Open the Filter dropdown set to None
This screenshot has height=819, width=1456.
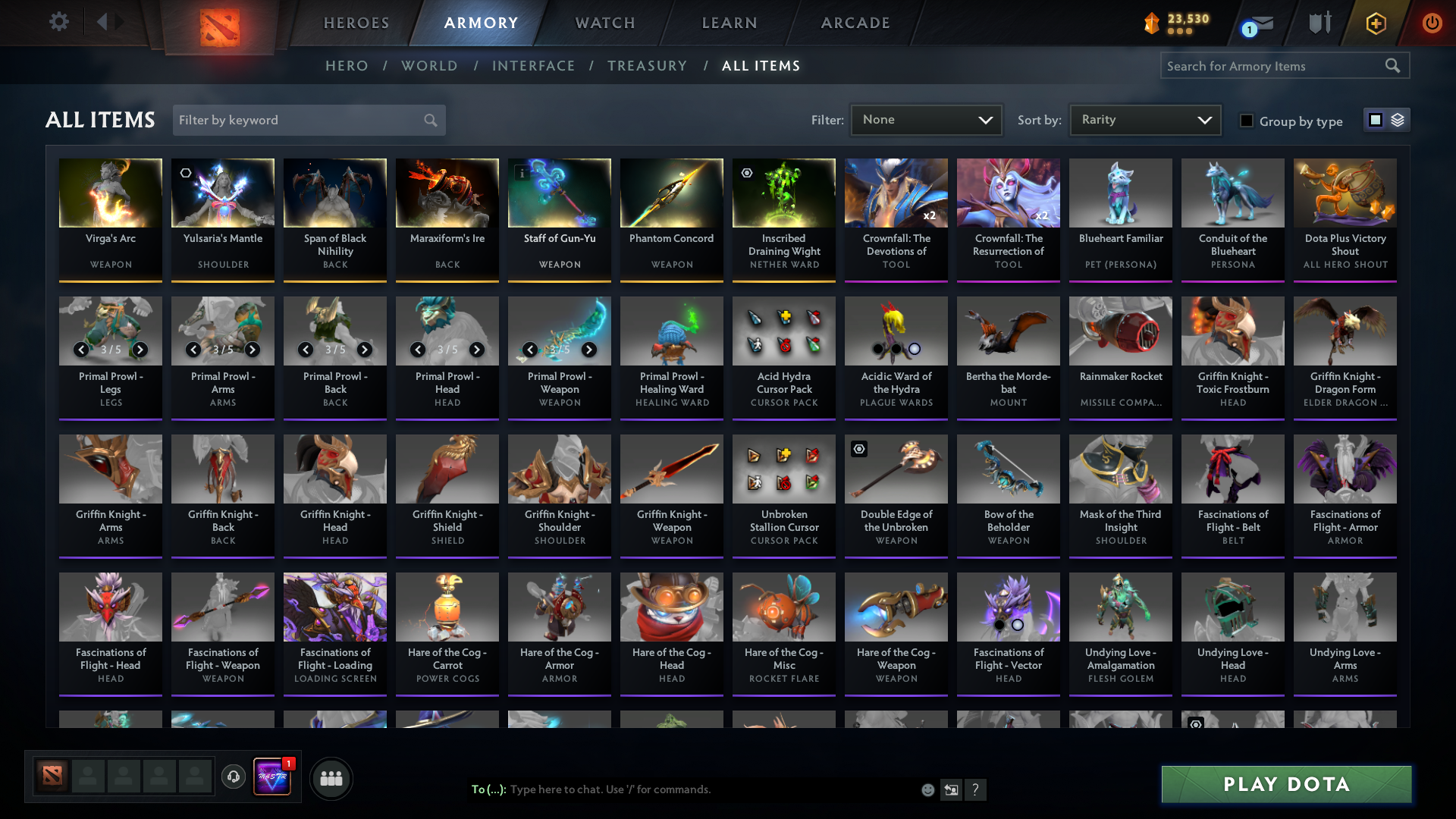[x=925, y=119]
